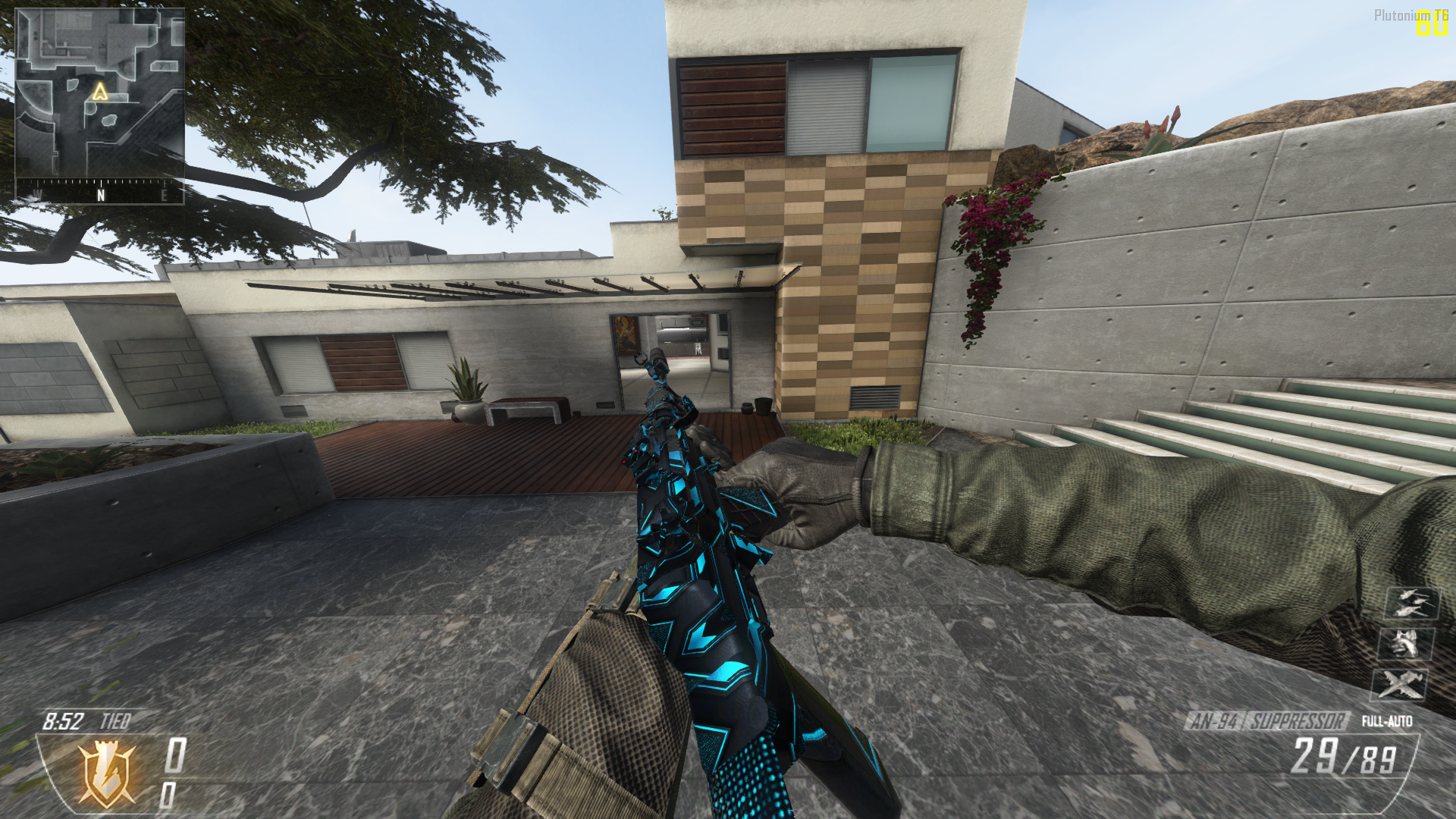Click the minimap in the corner

99,93
